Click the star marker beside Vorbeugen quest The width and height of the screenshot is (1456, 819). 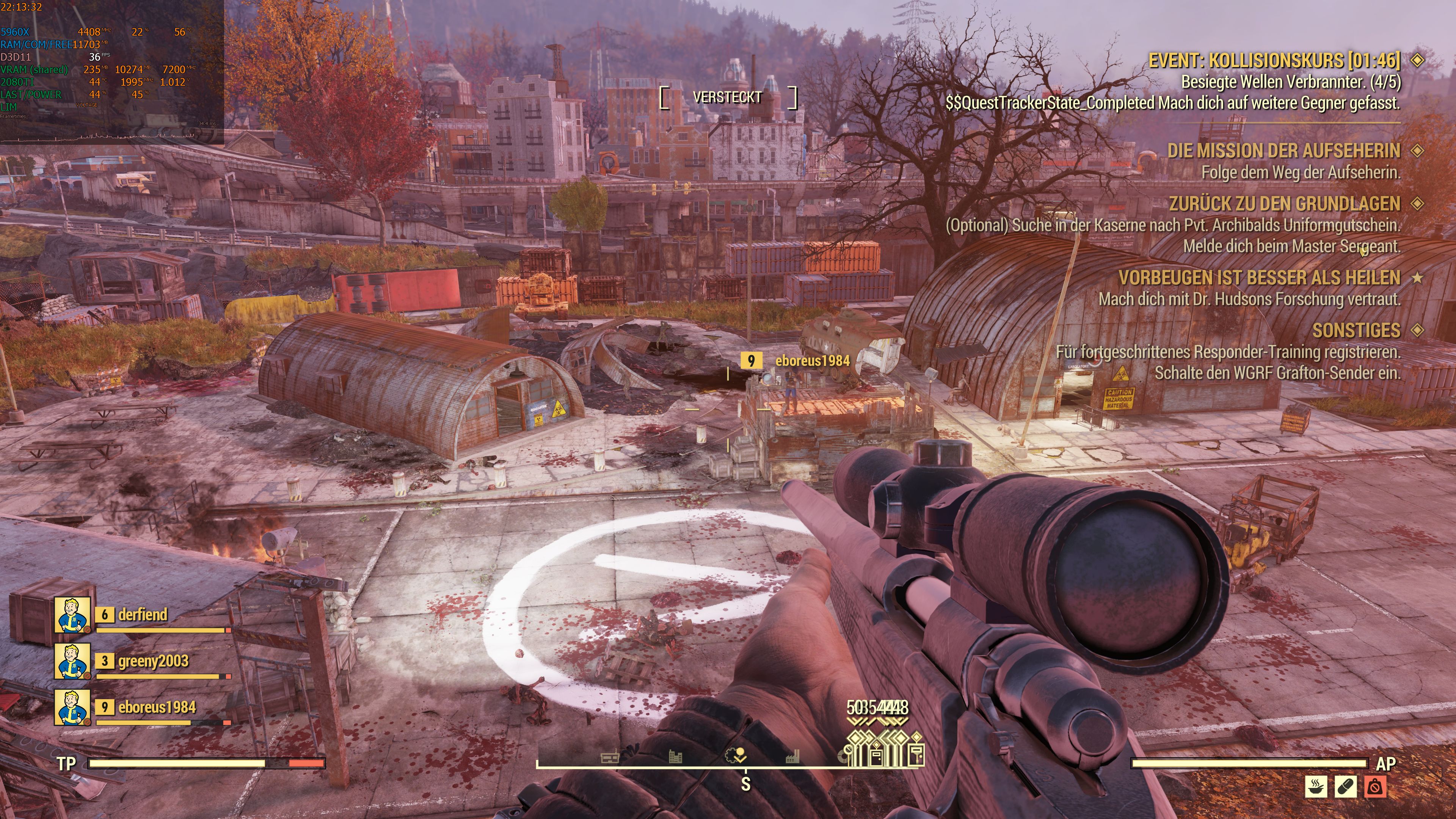(1417, 278)
